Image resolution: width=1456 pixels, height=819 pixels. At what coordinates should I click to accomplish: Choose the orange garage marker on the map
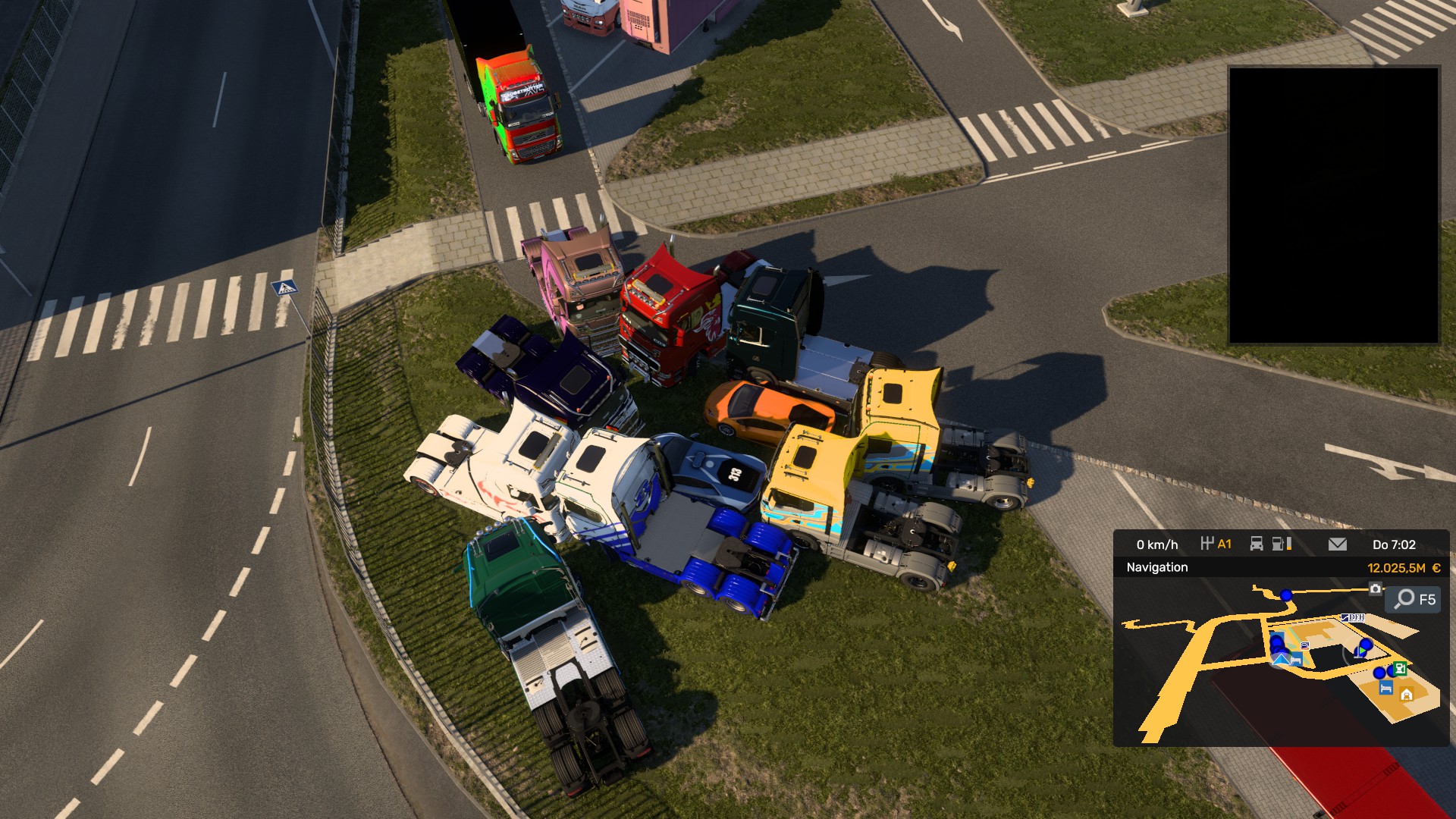pos(1407,694)
